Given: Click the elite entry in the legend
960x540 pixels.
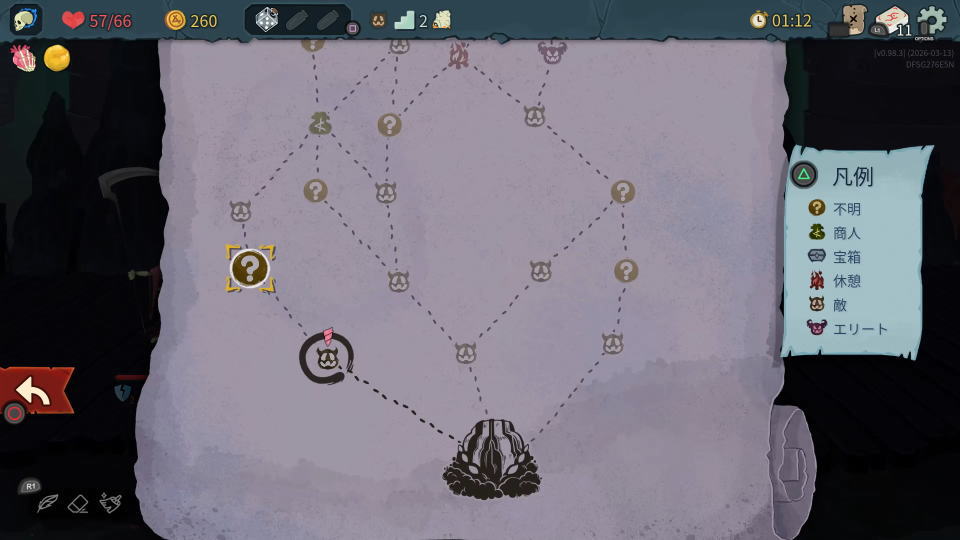Looking at the screenshot, I should coord(848,328).
